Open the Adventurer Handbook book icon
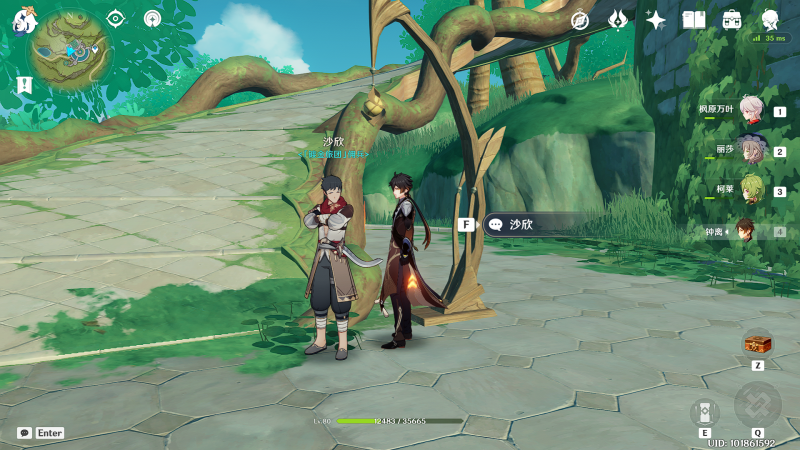 pos(694,20)
